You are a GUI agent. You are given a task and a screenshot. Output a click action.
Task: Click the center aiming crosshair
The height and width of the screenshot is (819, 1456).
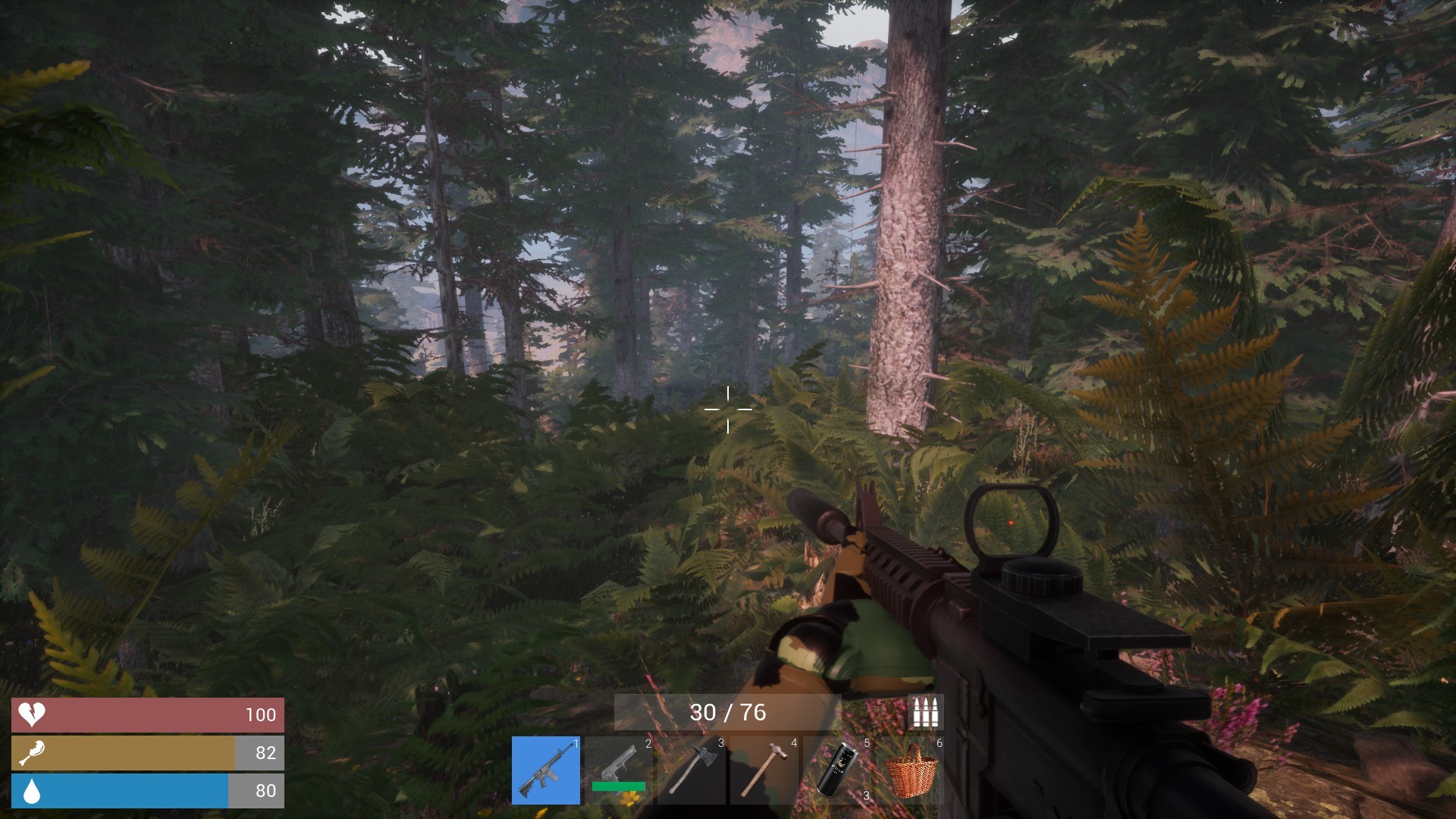(x=728, y=409)
